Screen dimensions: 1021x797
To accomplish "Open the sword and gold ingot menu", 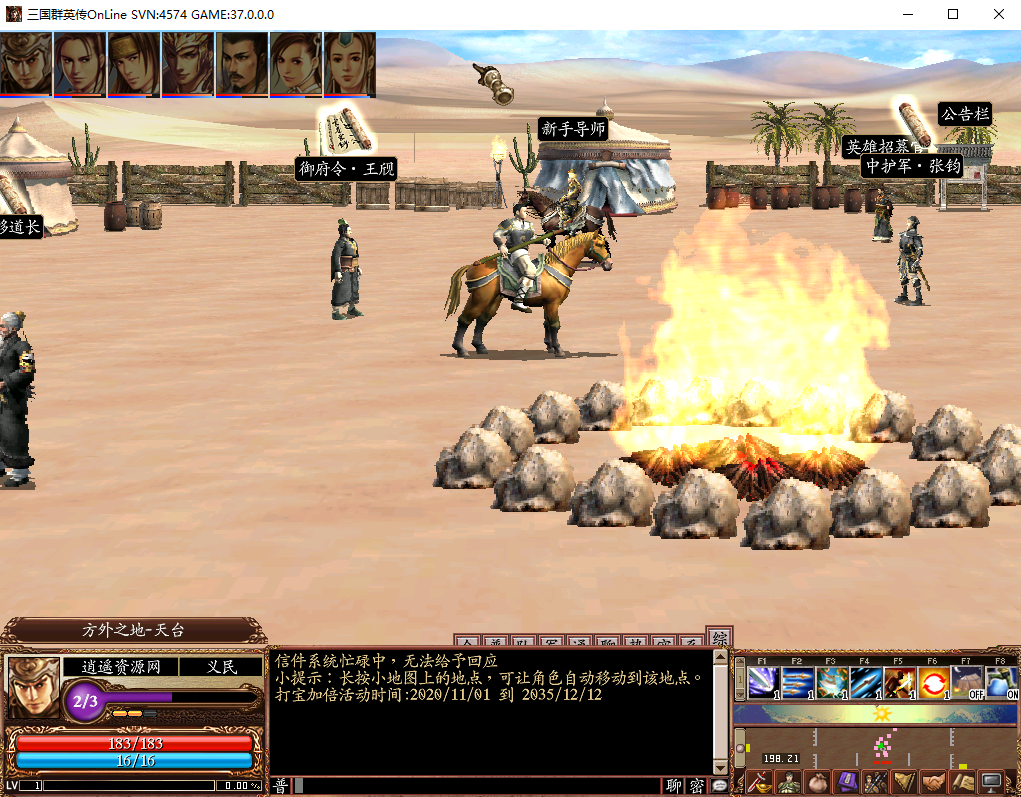I will (760, 782).
